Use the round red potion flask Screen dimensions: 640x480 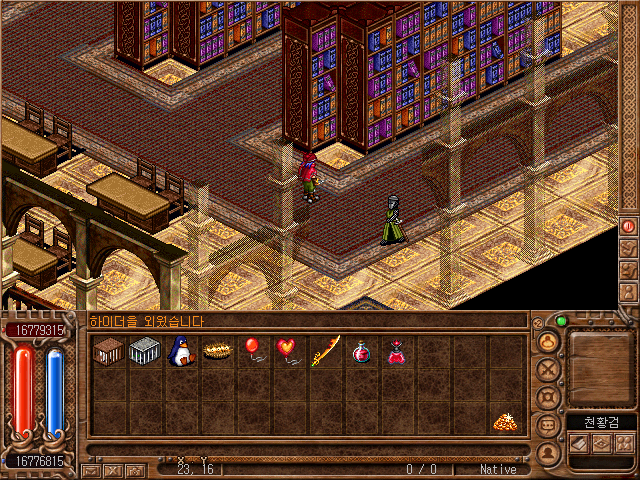click(361, 352)
